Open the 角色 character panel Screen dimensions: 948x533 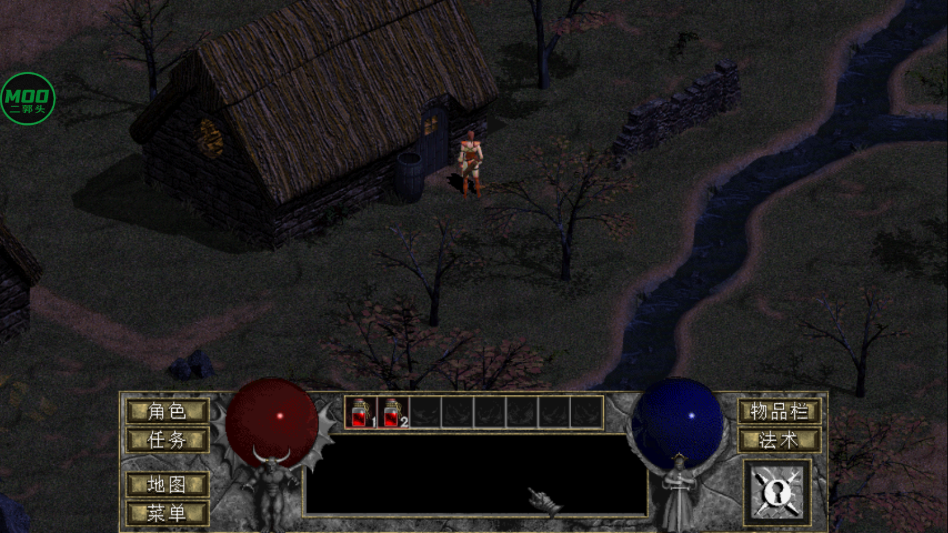[167, 411]
